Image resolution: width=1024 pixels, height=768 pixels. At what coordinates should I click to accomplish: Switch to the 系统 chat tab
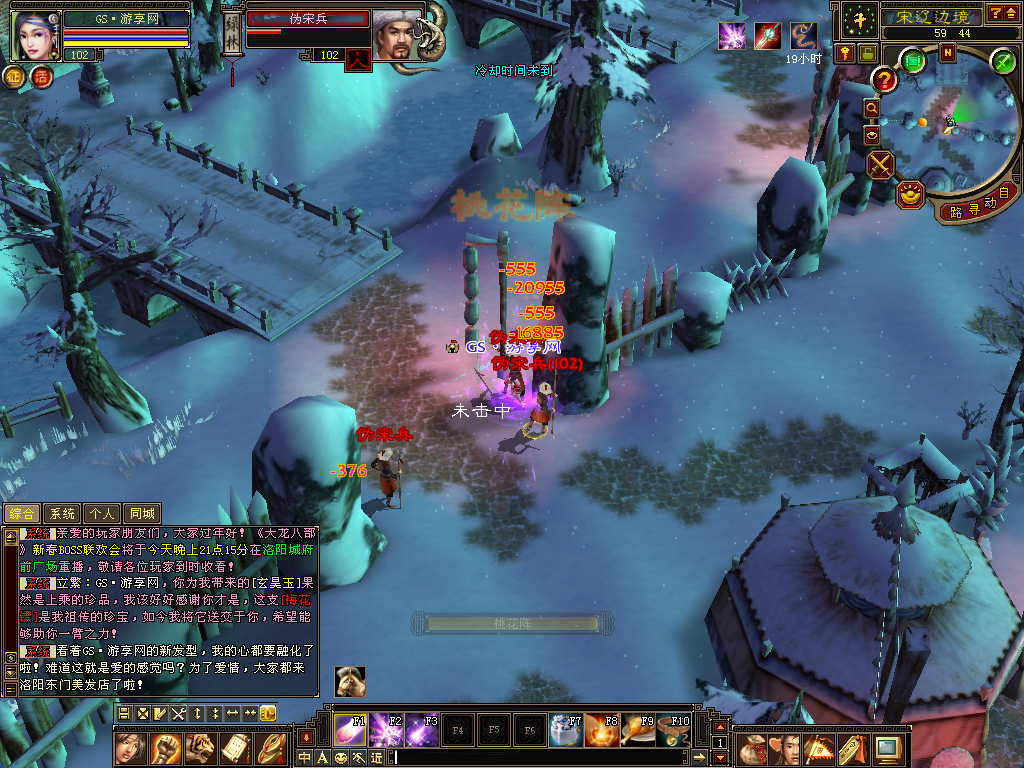[62, 514]
